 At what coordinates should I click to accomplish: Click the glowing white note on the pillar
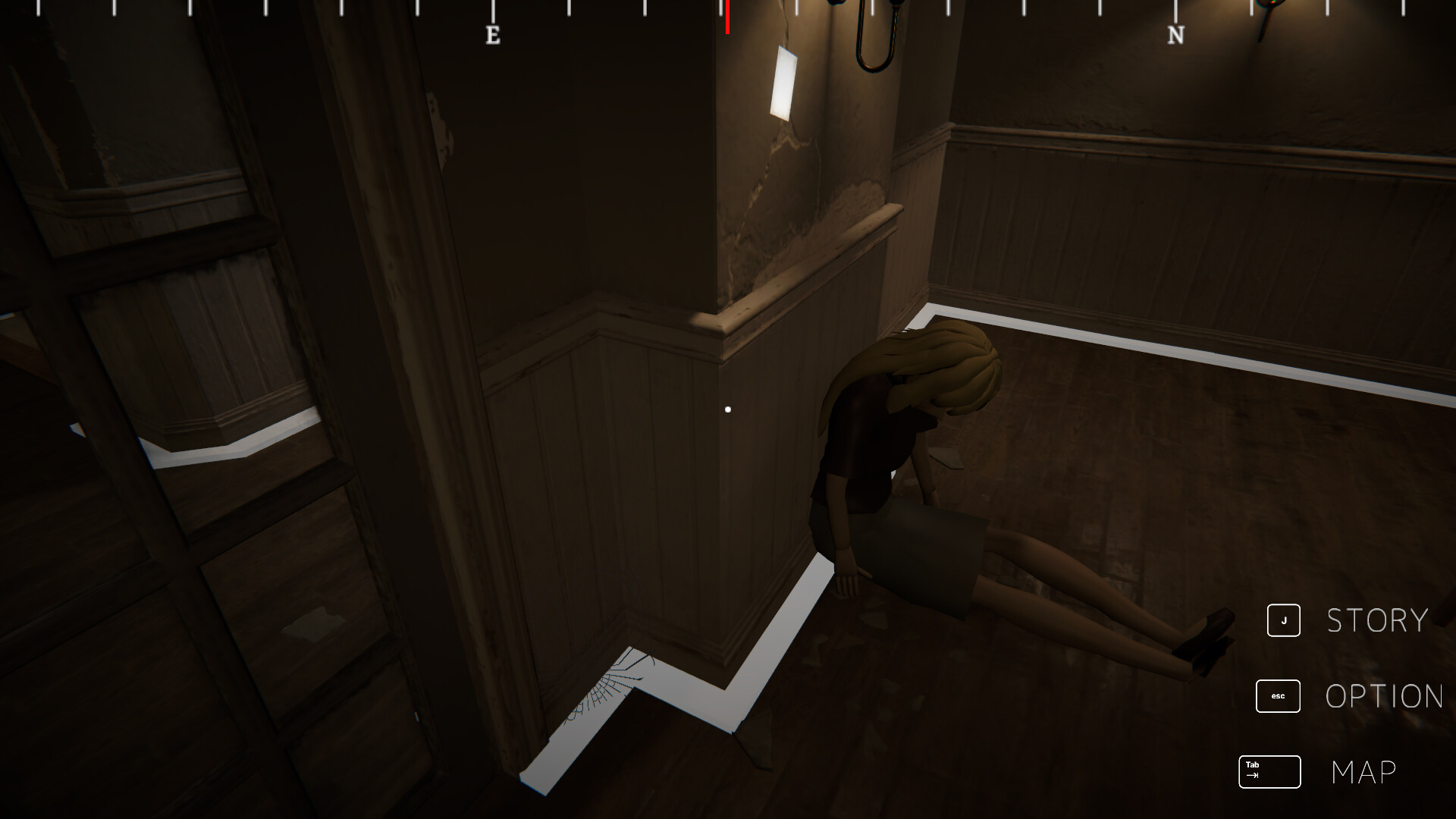[783, 82]
